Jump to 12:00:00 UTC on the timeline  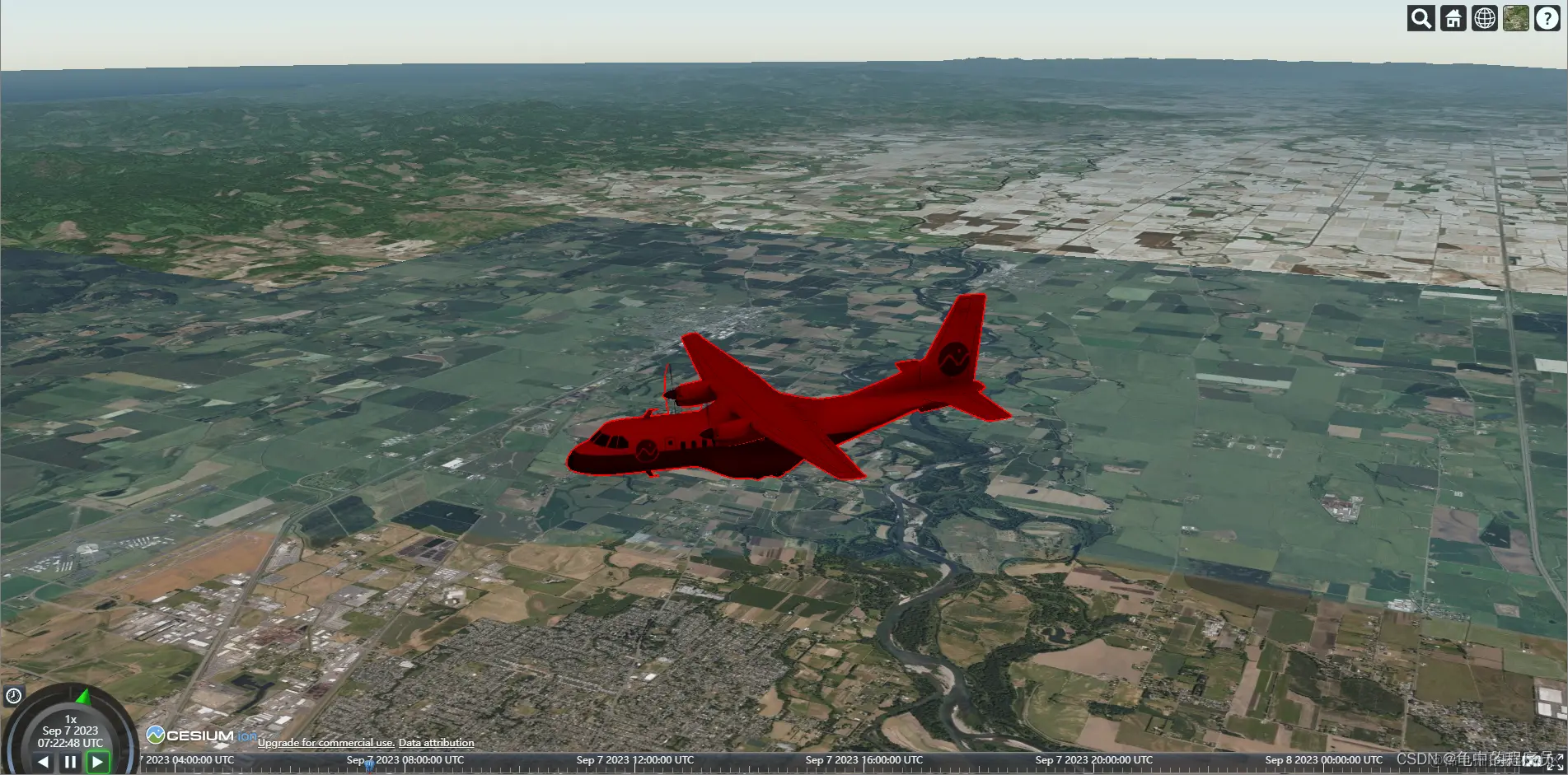634,764
